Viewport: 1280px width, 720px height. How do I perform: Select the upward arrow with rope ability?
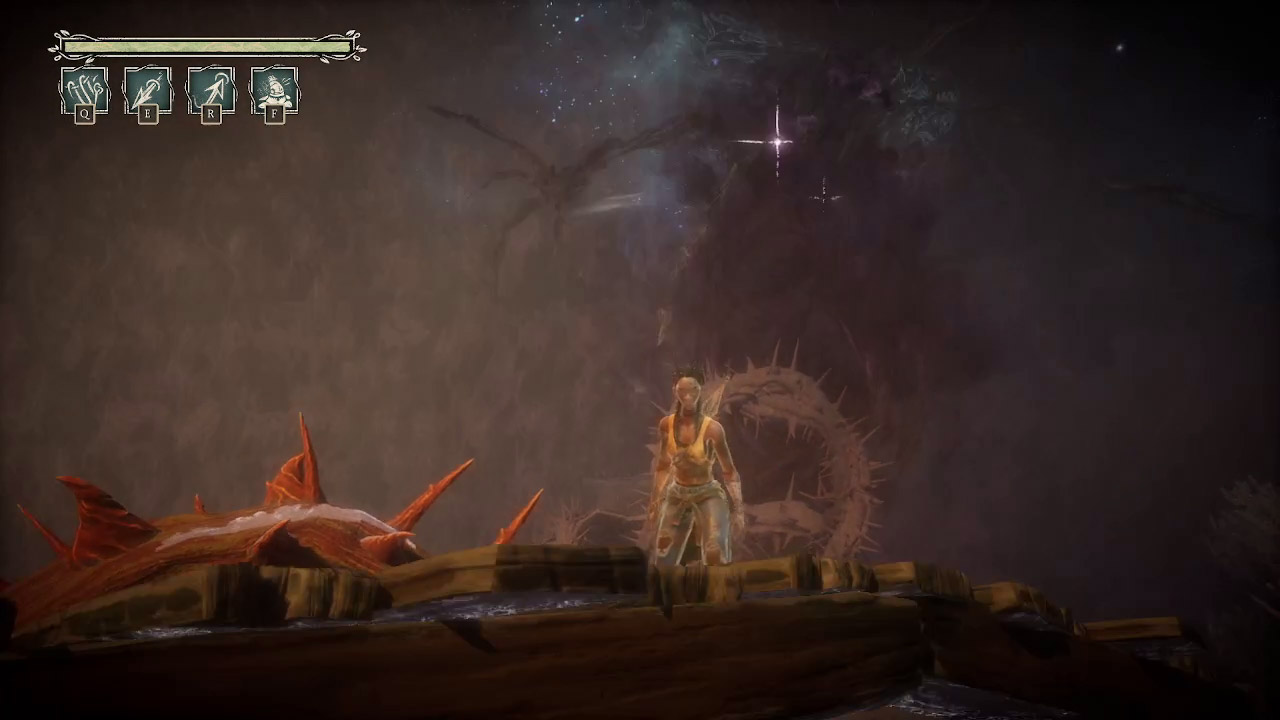click(x=211, y=91)
